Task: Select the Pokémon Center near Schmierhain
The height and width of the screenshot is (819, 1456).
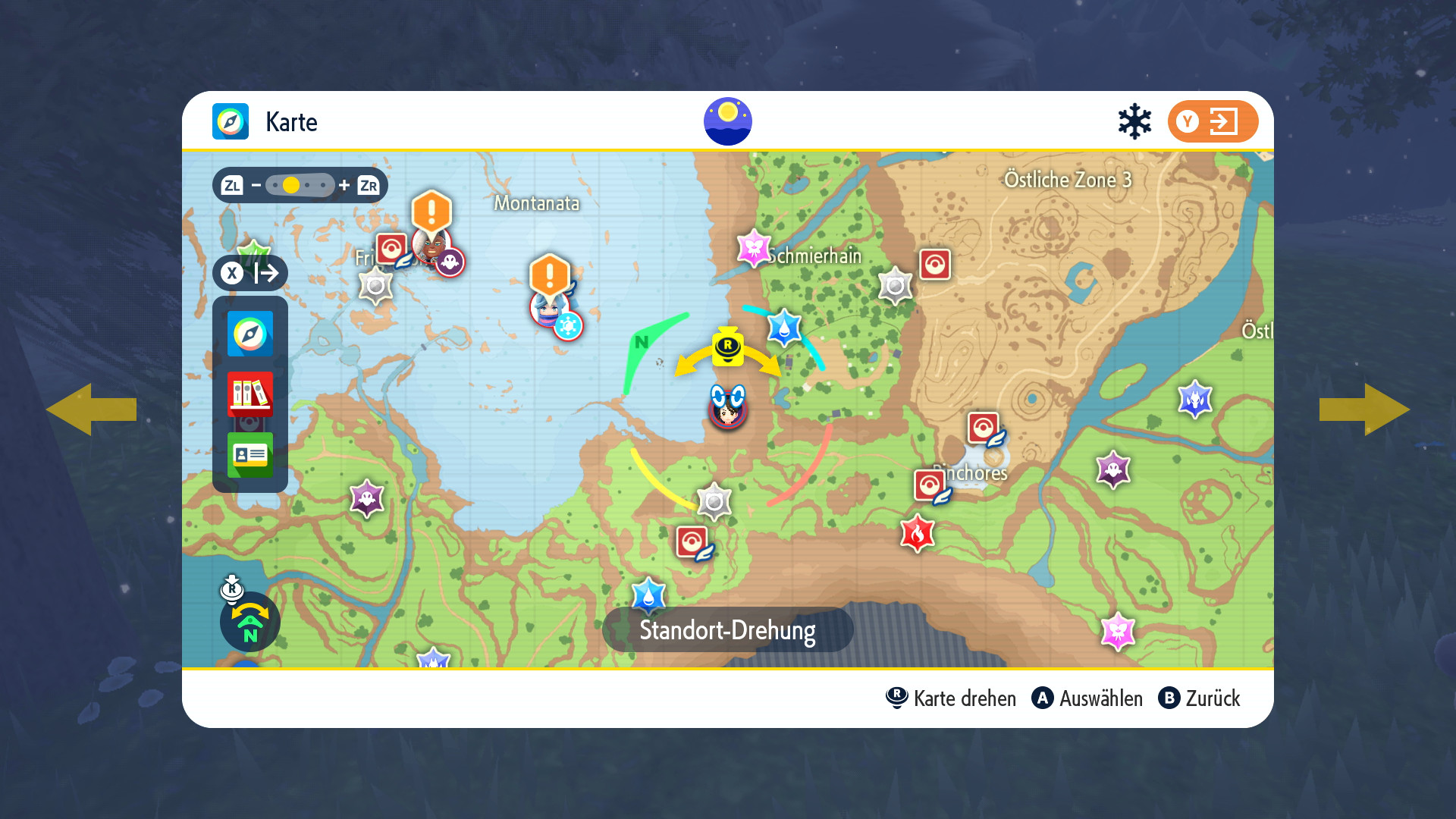Action: [935, 265]
